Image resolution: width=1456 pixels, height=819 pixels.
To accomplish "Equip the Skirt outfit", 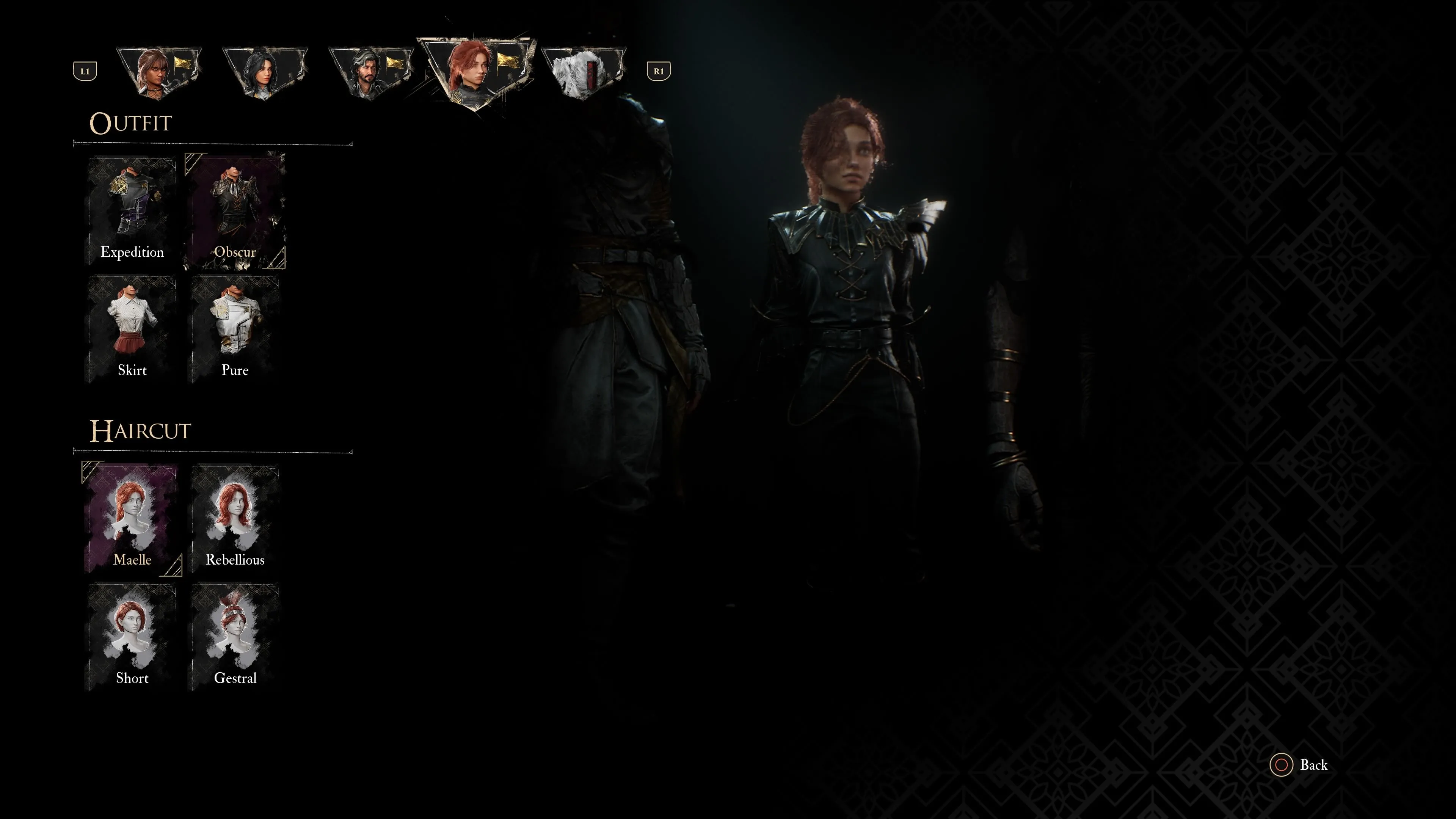I will pyautogui.click(x=132, y=329).
